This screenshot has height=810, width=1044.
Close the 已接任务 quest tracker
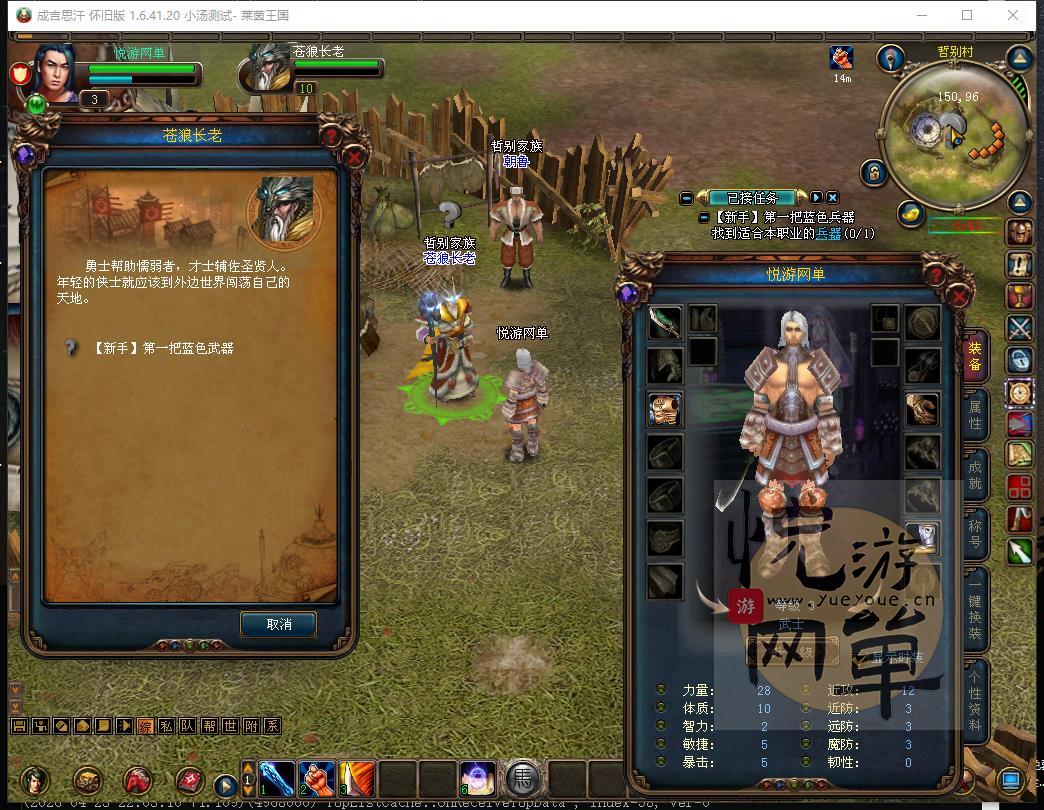(832, 198)
